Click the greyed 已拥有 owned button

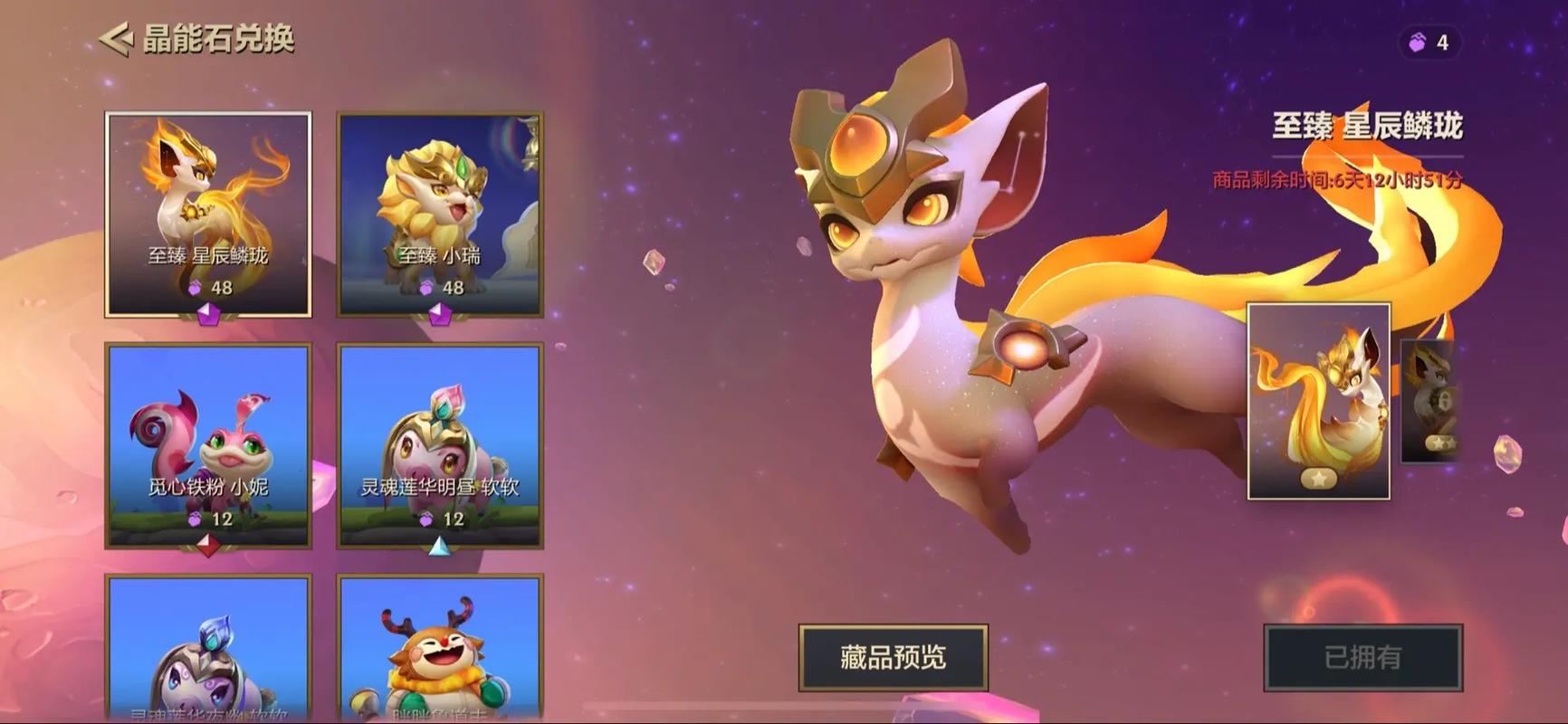[1362, 657]
